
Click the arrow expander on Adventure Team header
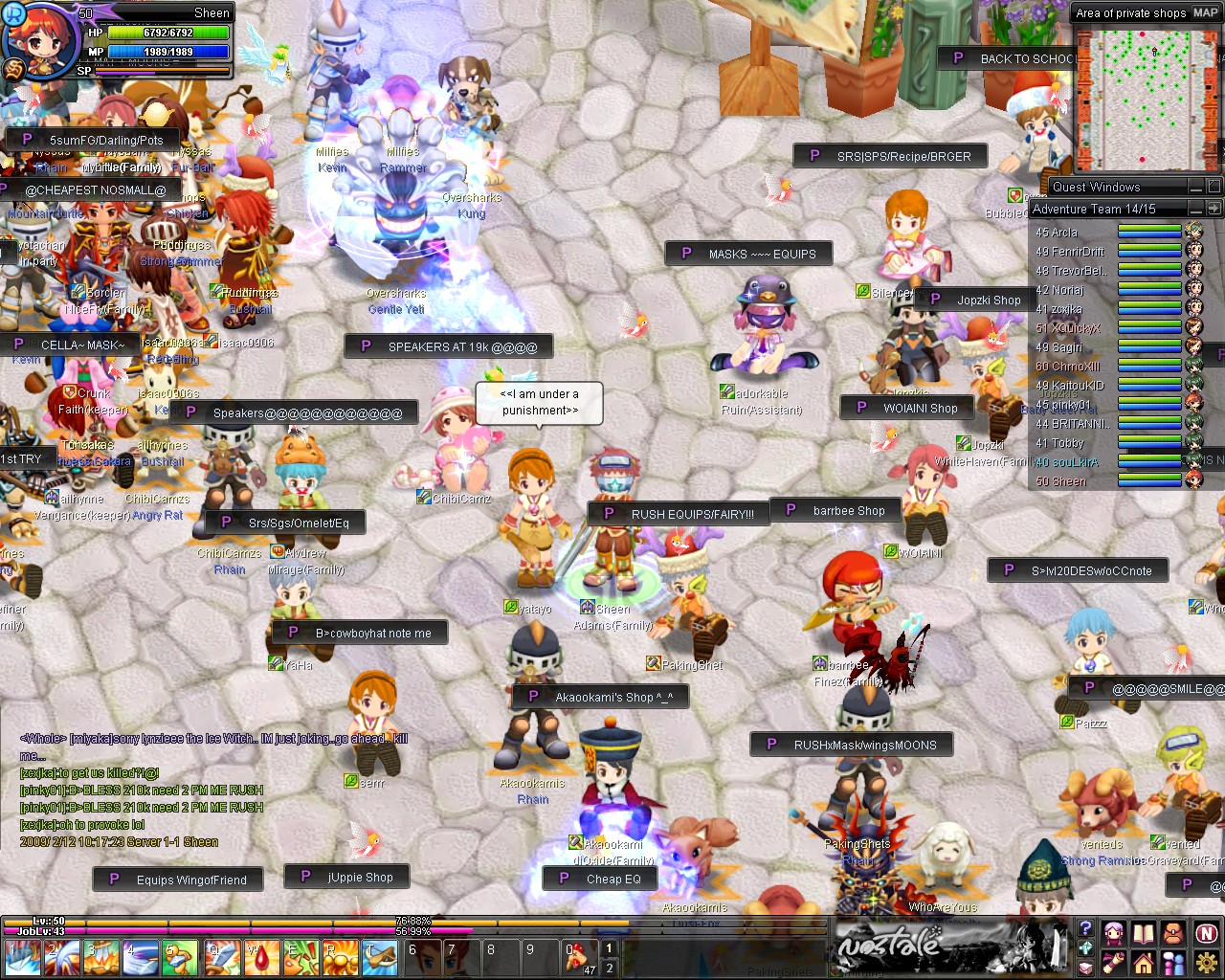pyautogui.click(x=1213, y=209)
